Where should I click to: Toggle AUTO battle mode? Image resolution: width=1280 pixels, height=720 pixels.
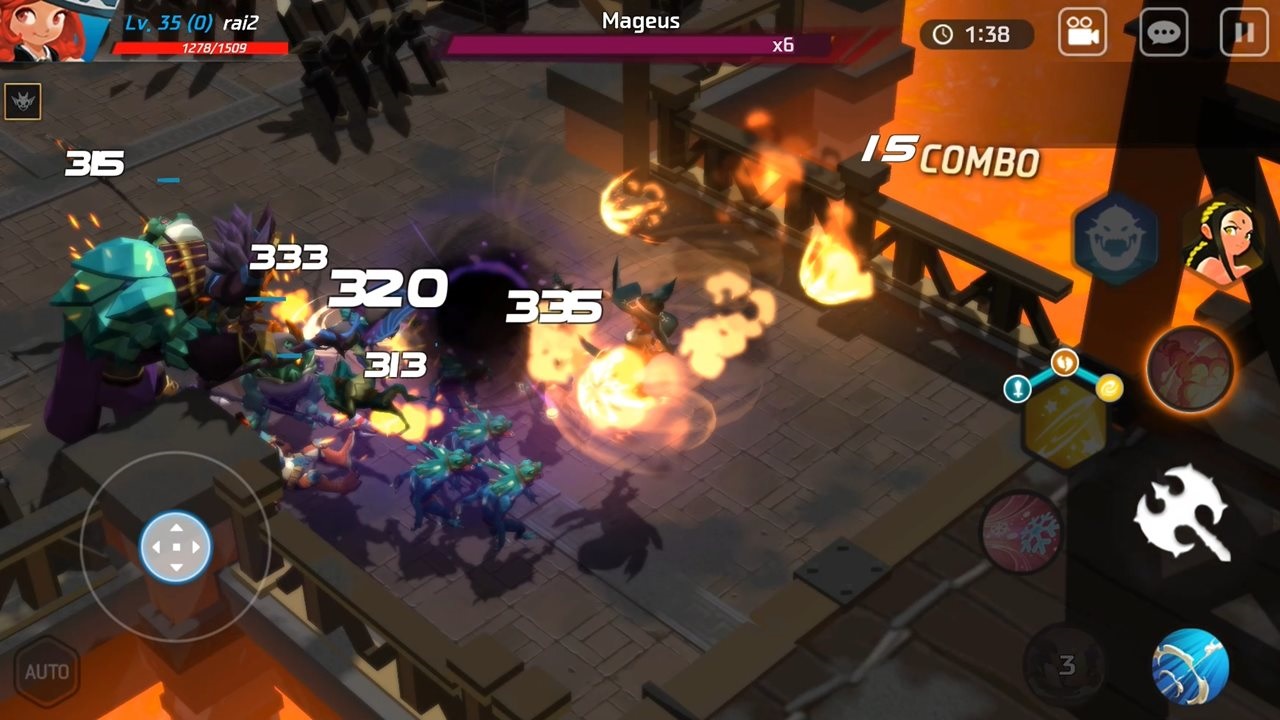46,671
